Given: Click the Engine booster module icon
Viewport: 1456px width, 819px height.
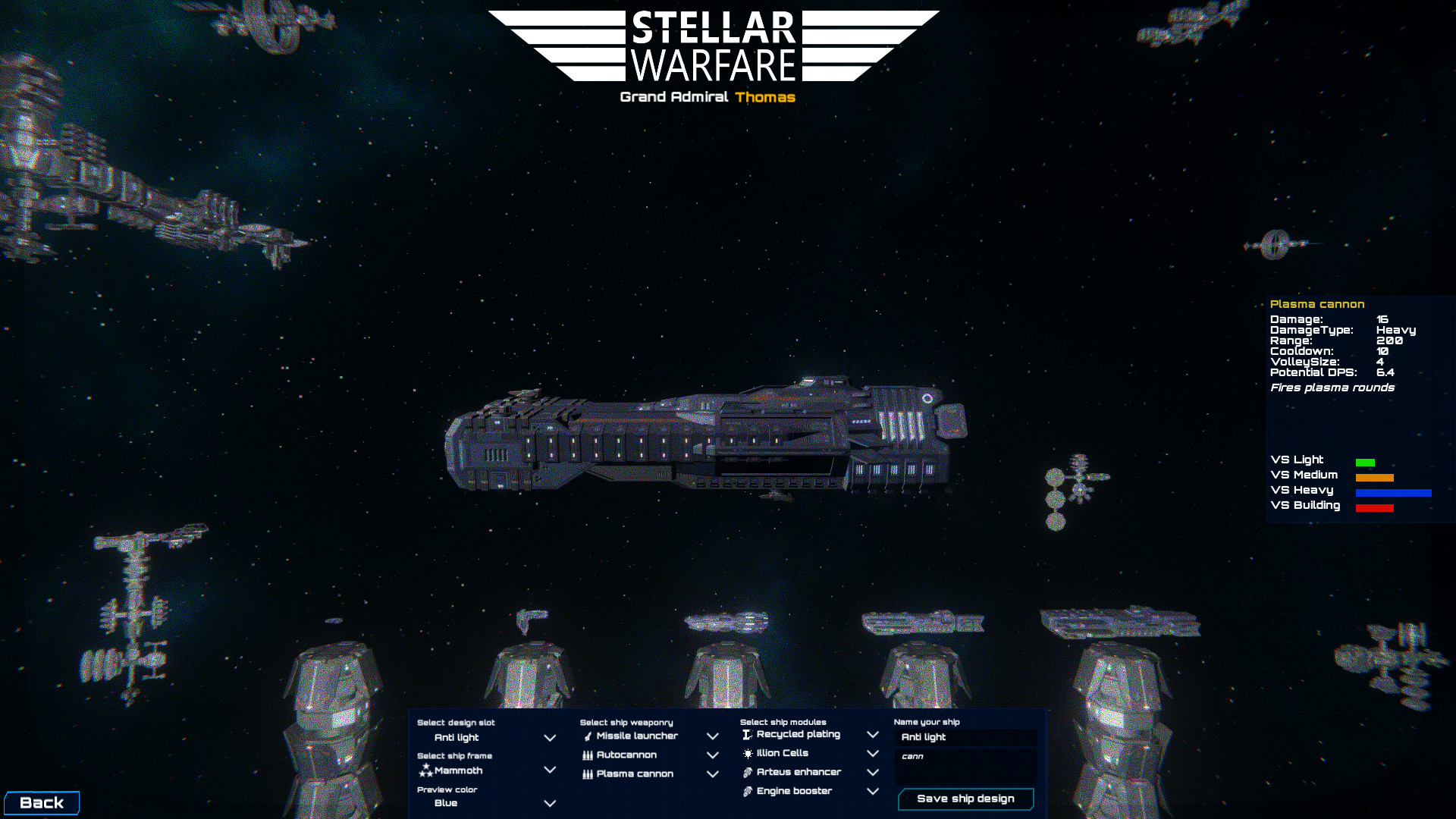Looking at the screenshot, I should 748,791.
